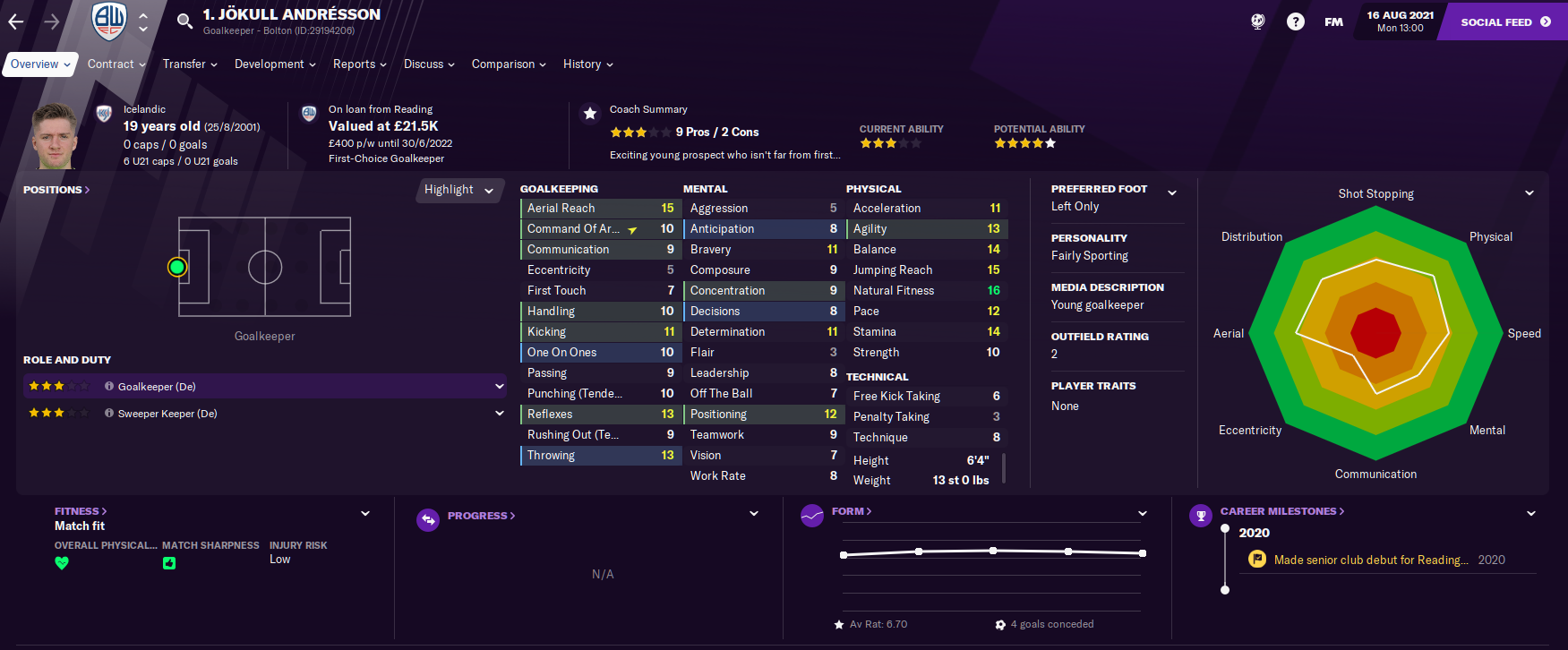The width and height of the screenshot is (1568, 650).
Task: Go back using the left arrow
Action: [16, 21]
